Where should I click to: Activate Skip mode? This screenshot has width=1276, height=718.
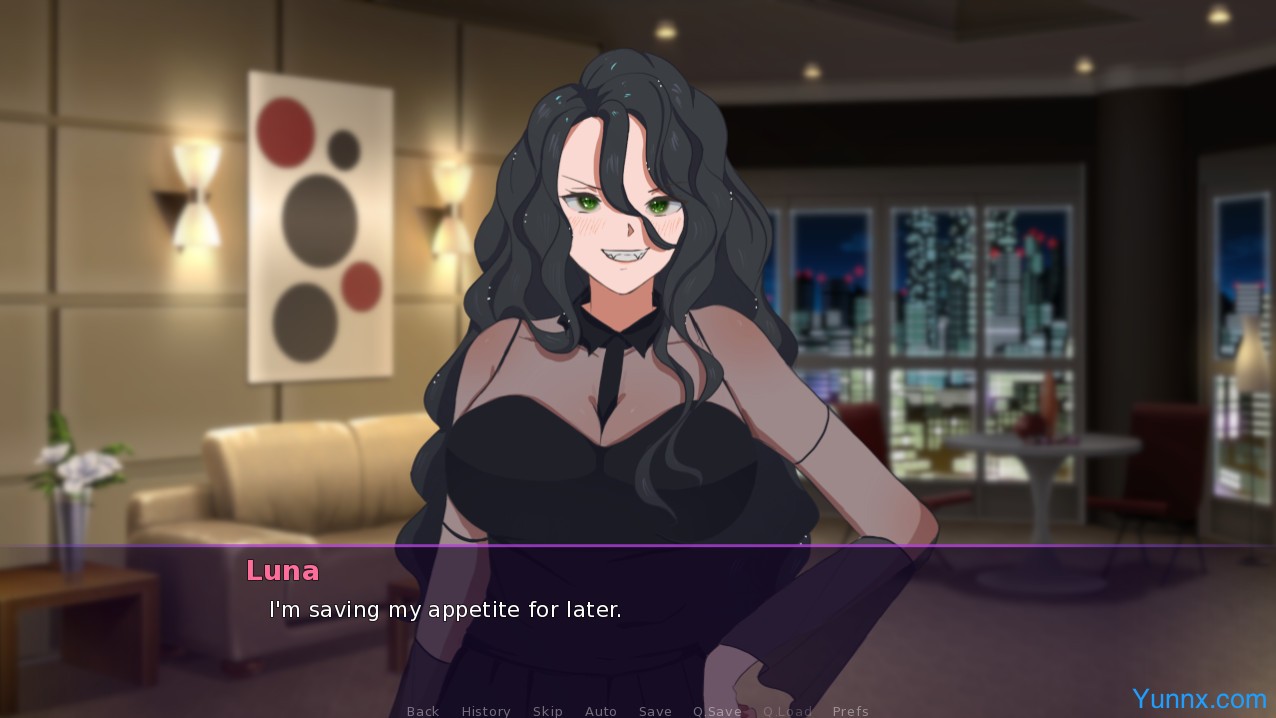coord(548,711)
